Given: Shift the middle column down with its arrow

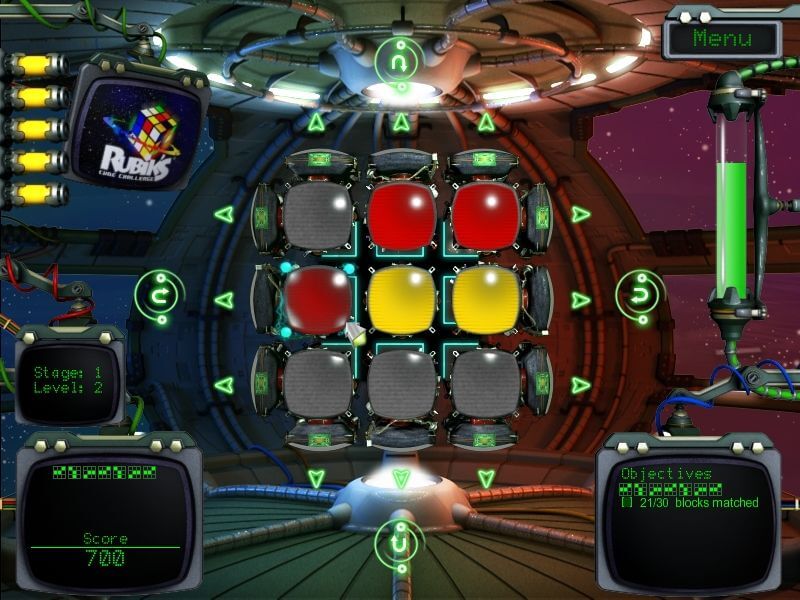Looking at the screenshot, I should tap(401, 477).
